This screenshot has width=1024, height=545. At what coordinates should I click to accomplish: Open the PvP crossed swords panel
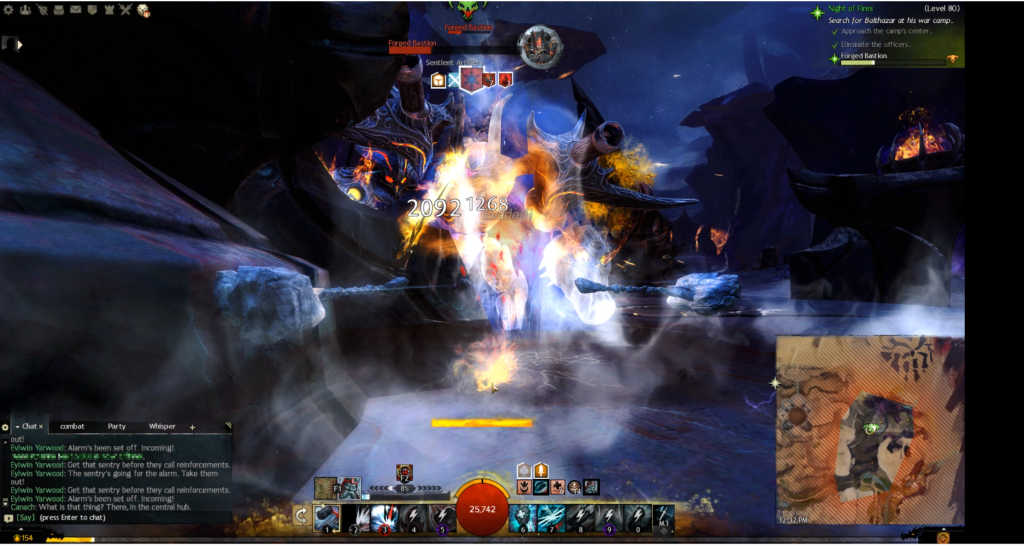(x=125, y=10)
